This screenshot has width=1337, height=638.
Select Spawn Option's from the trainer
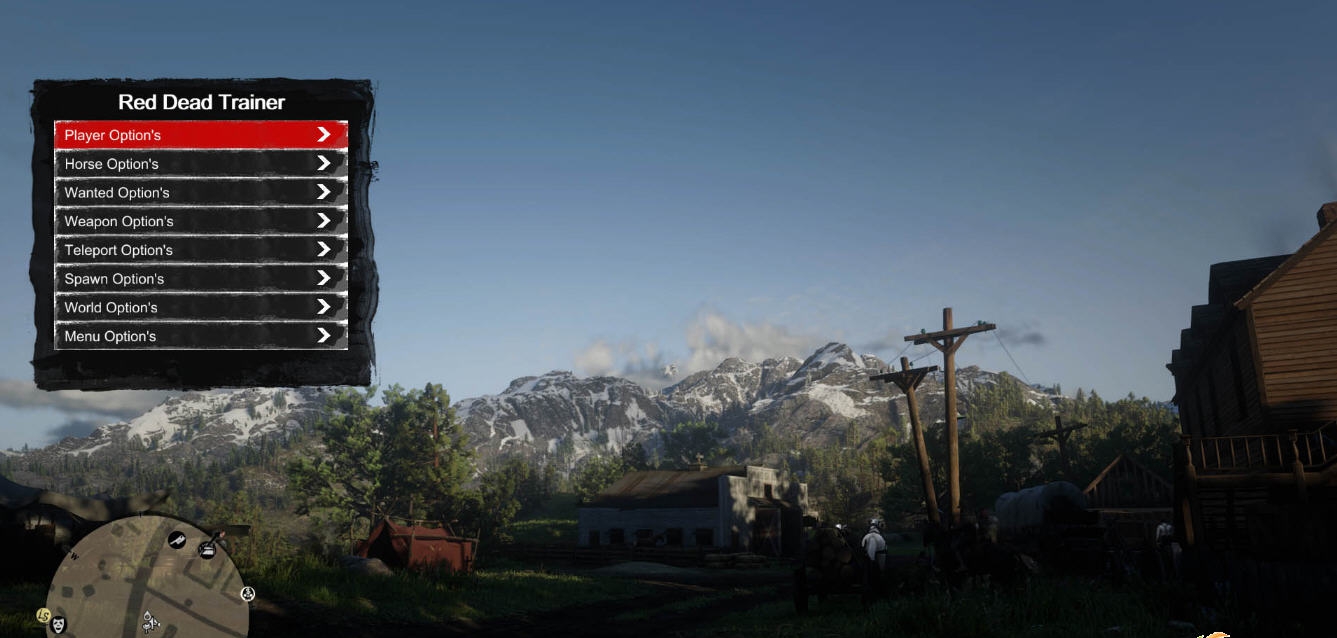click(x=200, y=279)
